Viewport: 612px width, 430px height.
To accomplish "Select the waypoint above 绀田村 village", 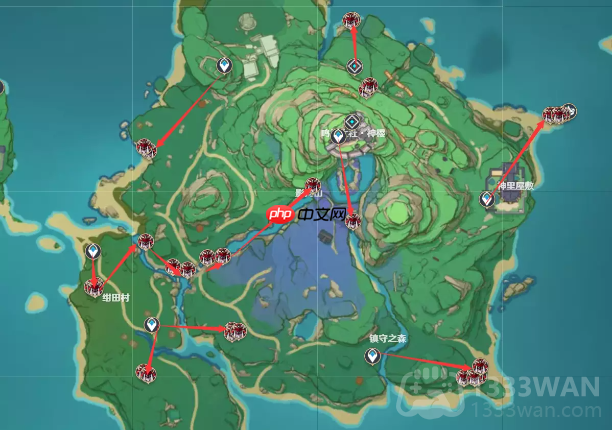I will pos(93,250).
